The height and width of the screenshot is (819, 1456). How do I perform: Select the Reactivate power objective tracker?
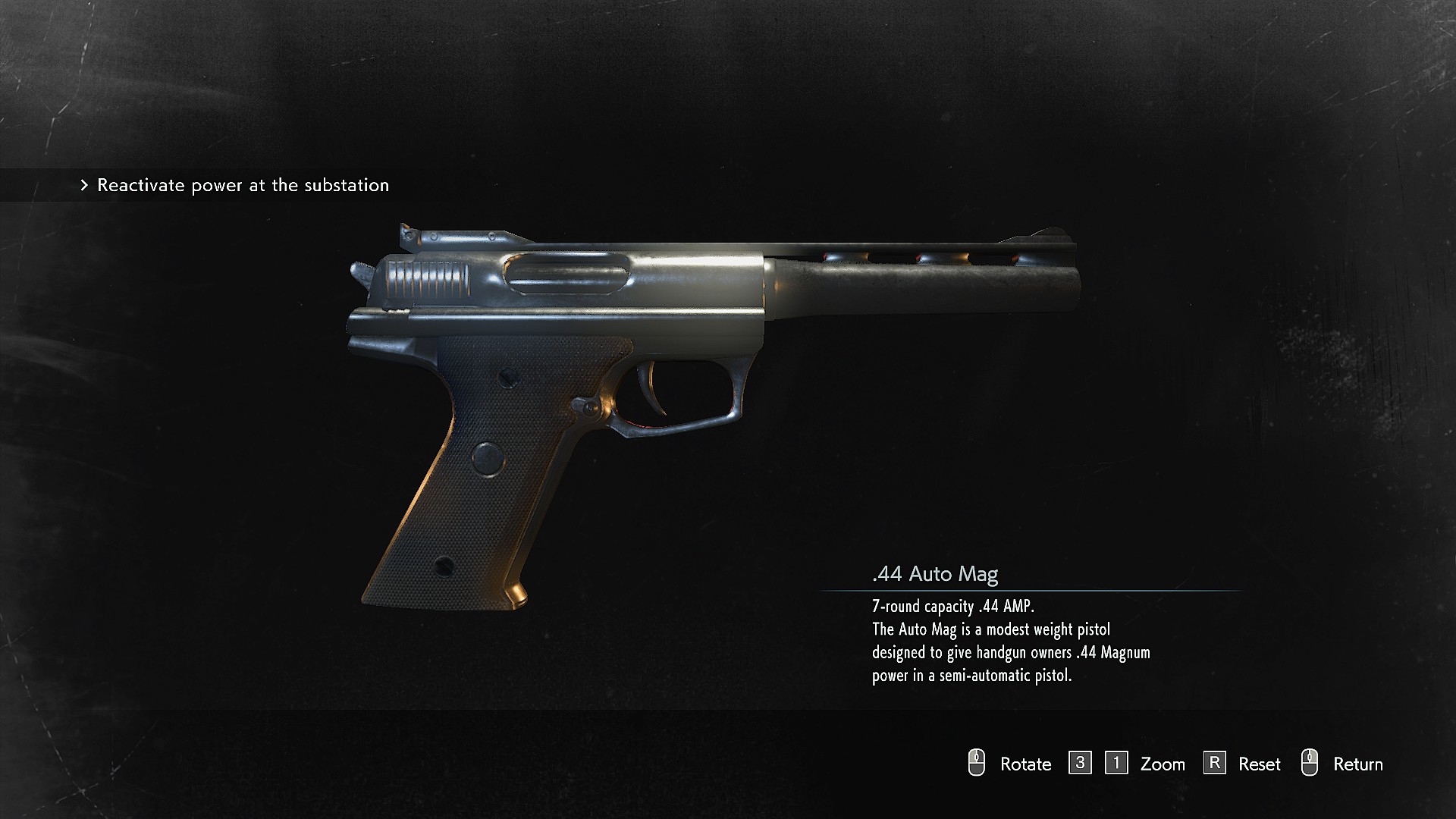[235, 185]
